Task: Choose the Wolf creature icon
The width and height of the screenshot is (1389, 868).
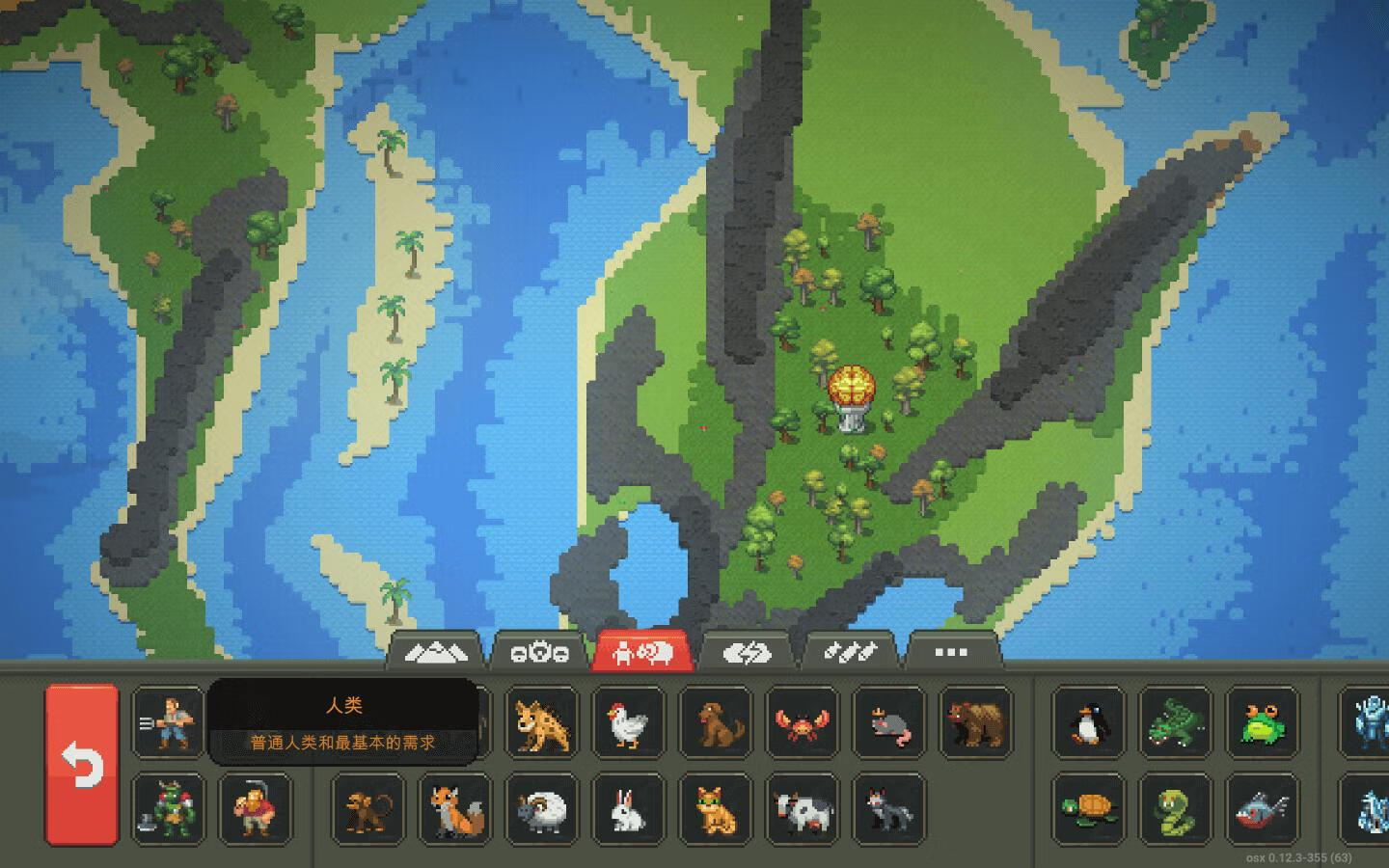Action: point(888,810)
